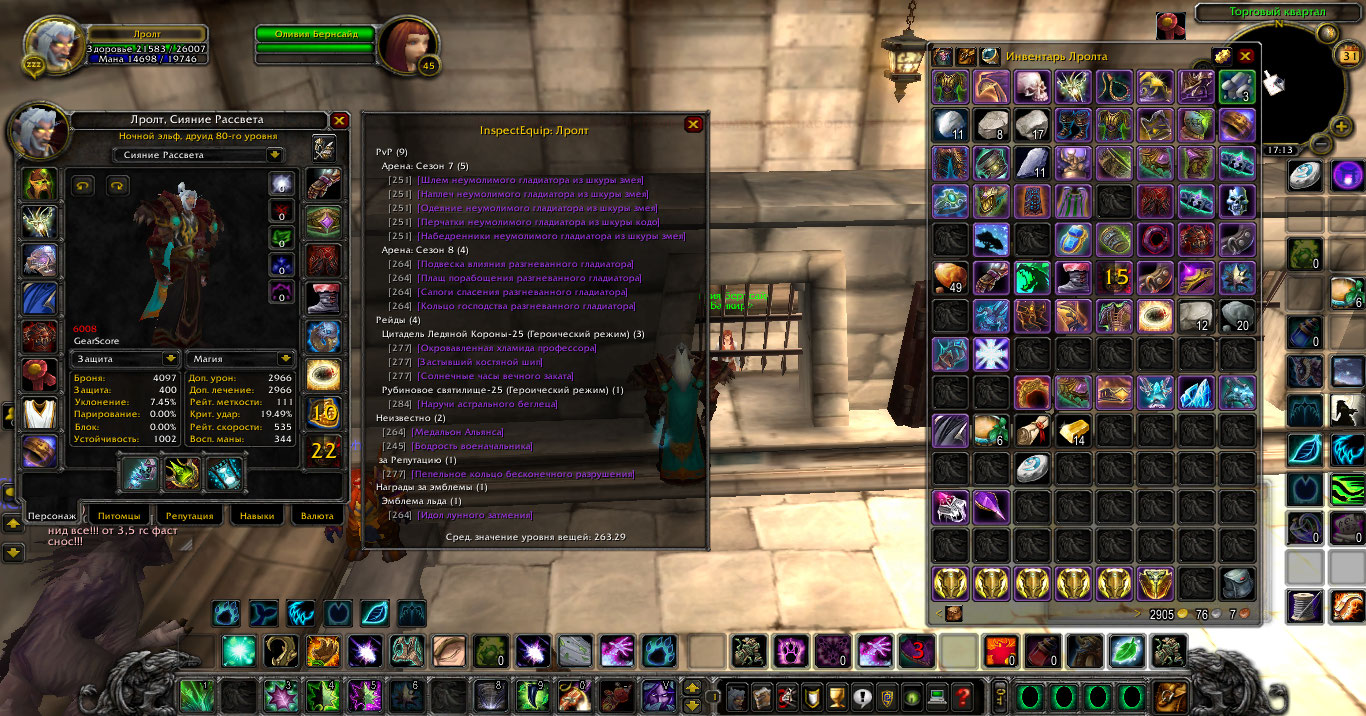The height and width of the screenshot is (716, 1366).
Task: Switch to the Питомцы tab
Action: (x=119, y=516)
